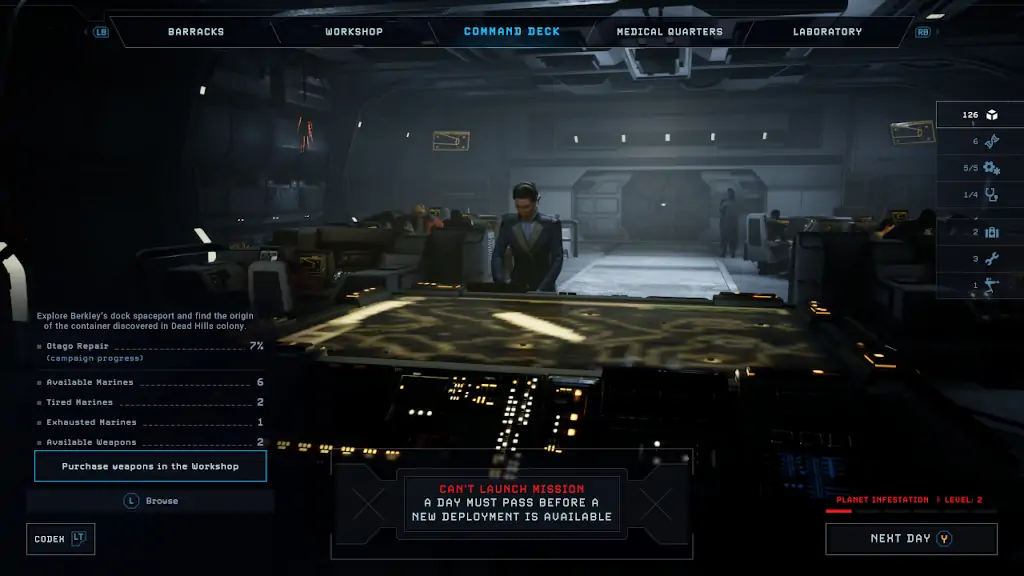The image size is (1024, 576).
Task: Select the Command Deck tab
Action: tap(512, 32)
